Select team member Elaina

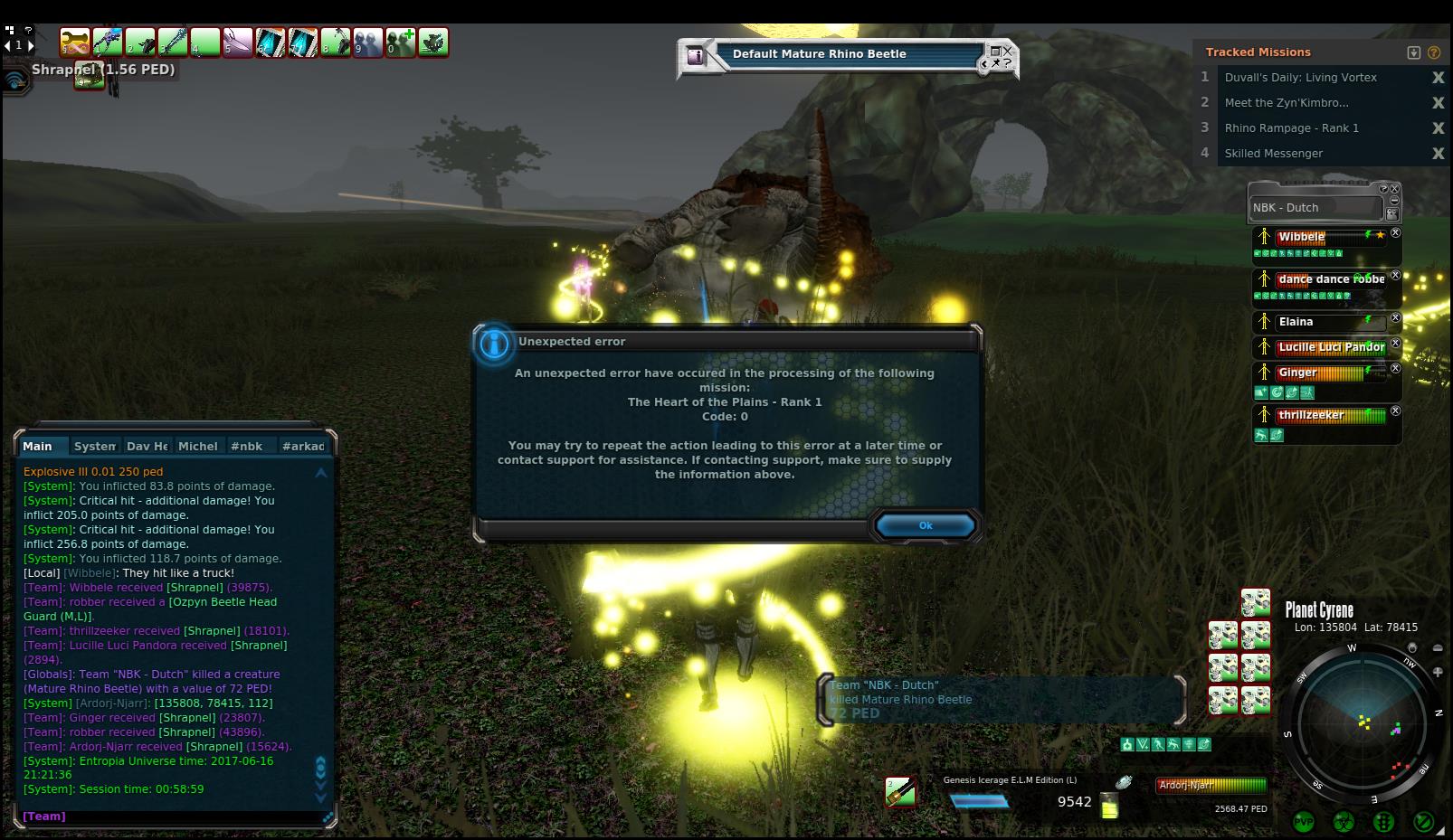pyautogui.click(x=1296, y=322)
